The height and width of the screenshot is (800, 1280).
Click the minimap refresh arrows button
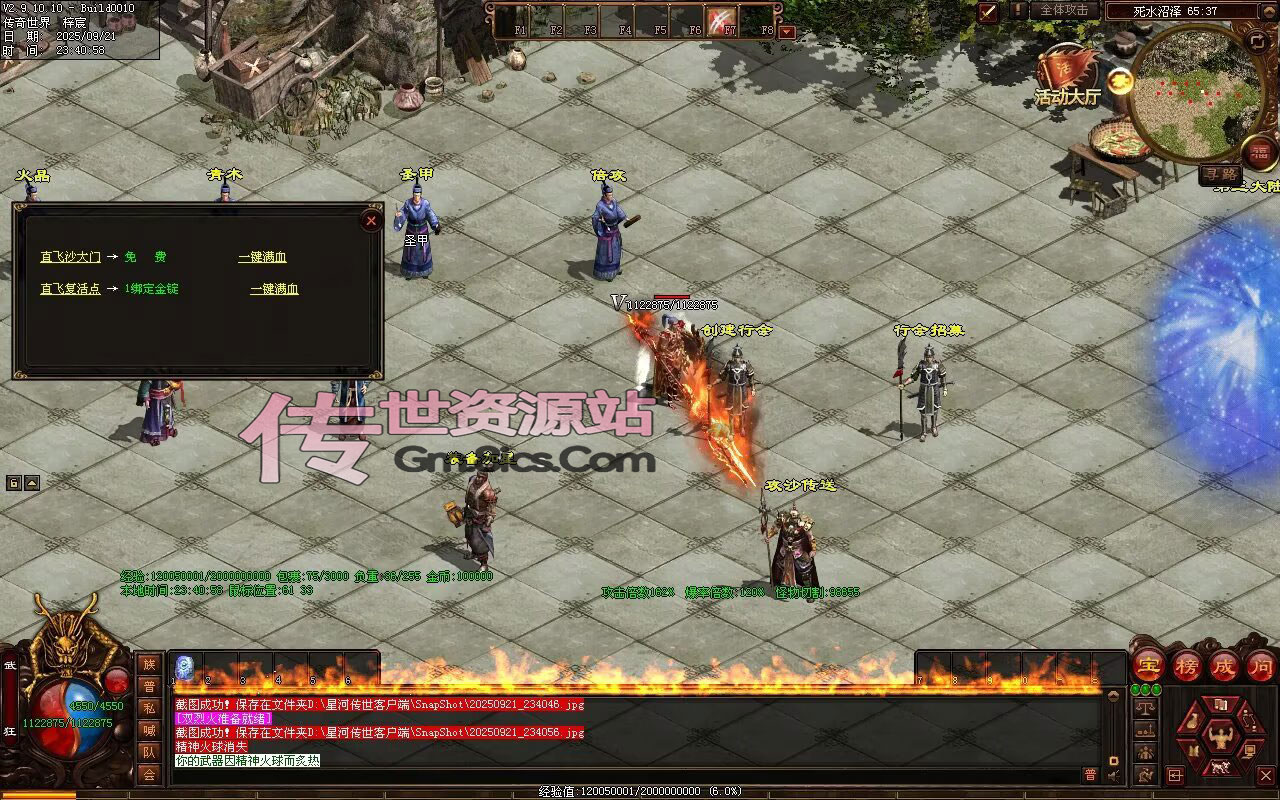(1257, 41)
